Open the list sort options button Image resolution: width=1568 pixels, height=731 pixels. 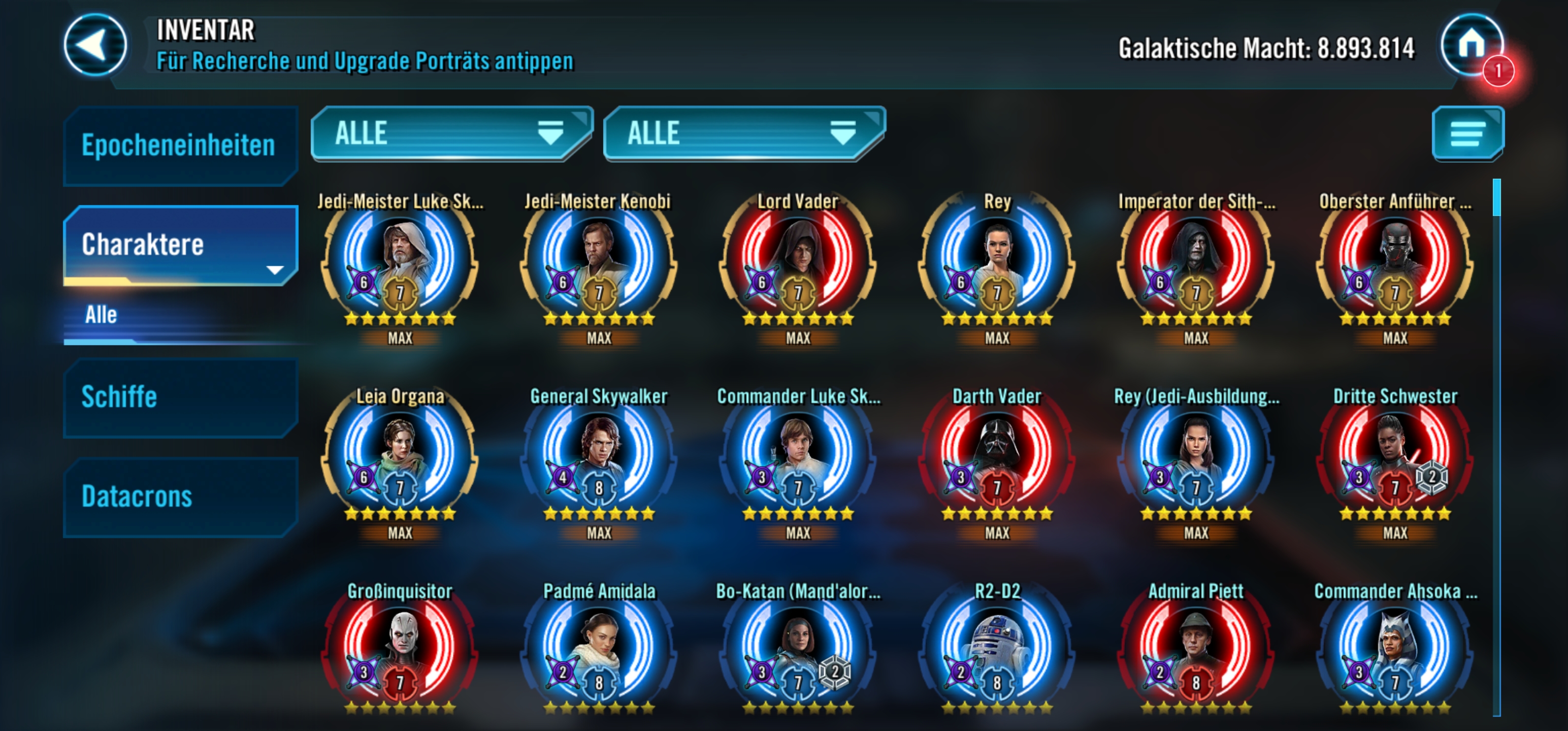pyautogui.click(x=1467, y=134)
